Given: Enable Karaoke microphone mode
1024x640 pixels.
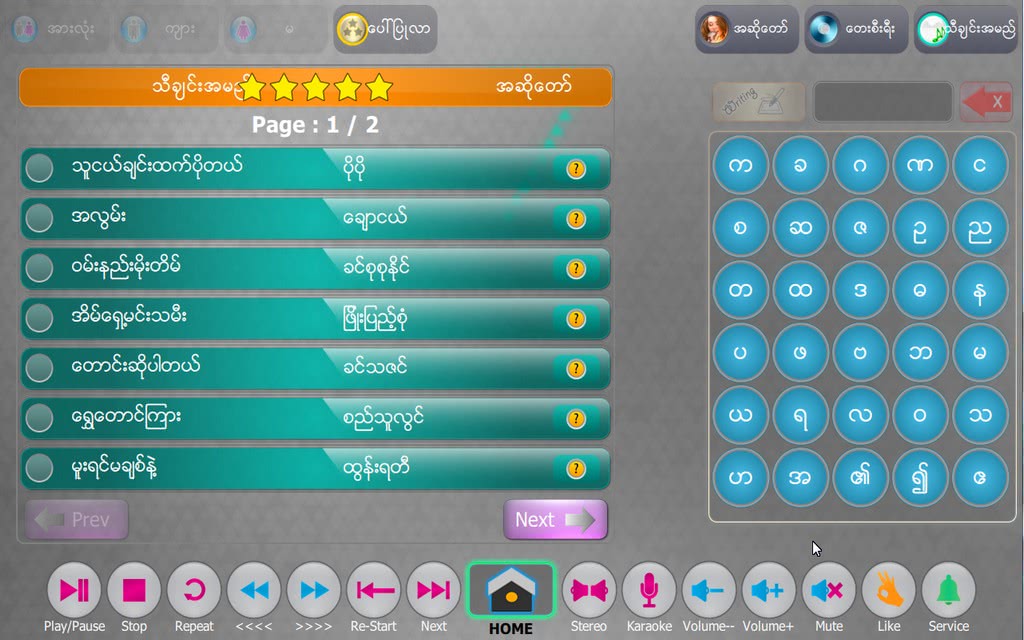Looking at the screenshot, I should click(x=649, y=590).
